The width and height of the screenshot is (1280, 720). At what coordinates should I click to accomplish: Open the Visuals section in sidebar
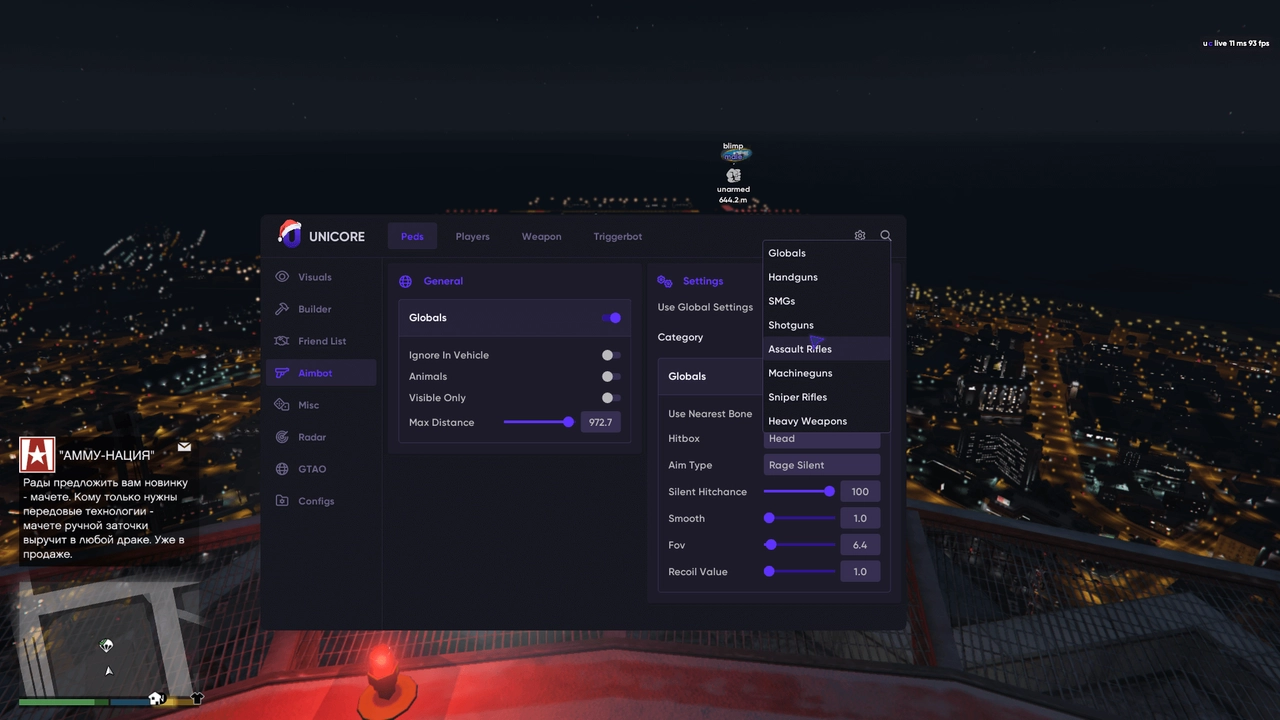pyautogui.click(x=314, y=277)
